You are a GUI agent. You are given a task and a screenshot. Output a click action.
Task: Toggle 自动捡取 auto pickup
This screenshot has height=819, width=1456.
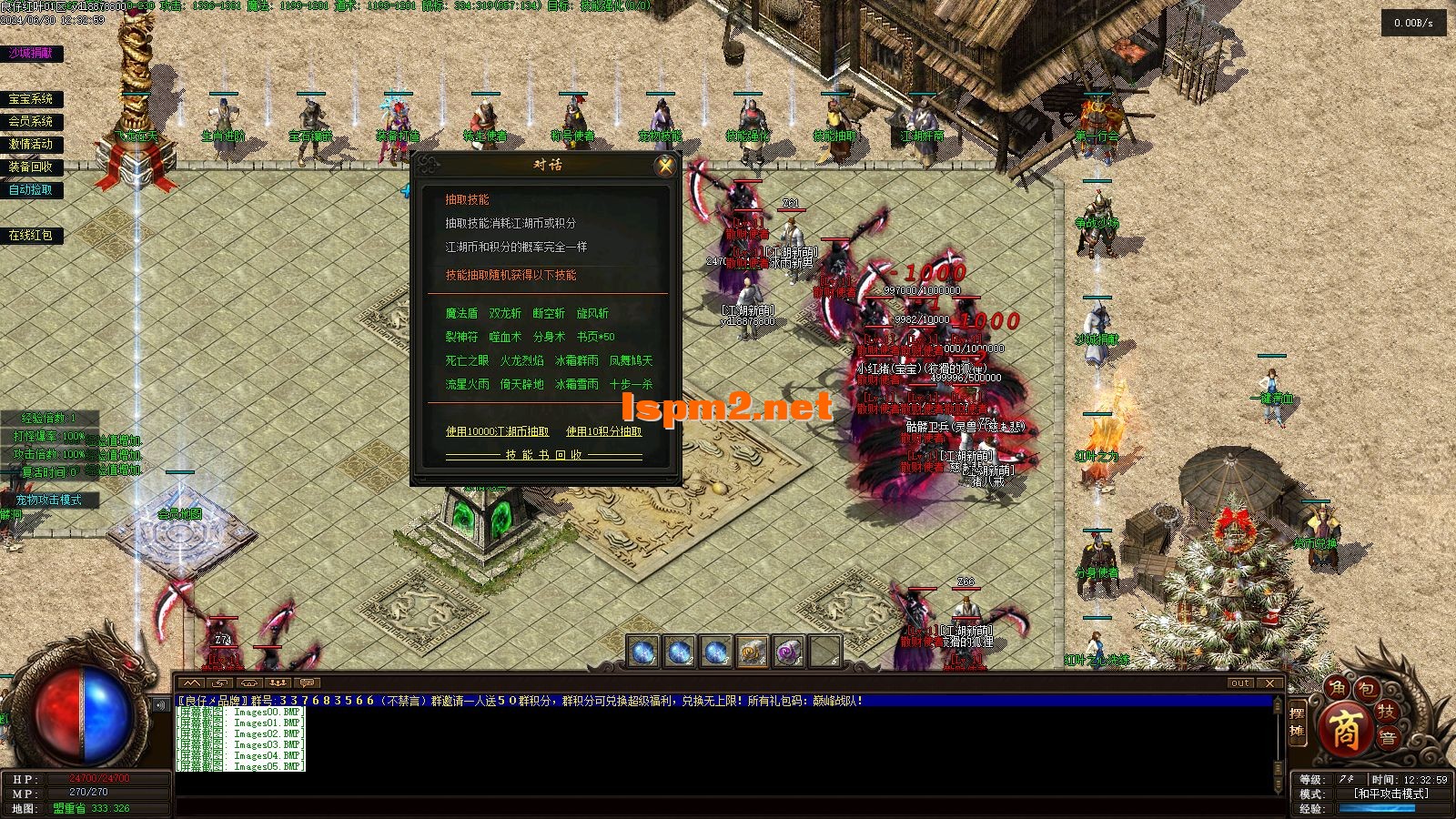[x=31, y=189]
